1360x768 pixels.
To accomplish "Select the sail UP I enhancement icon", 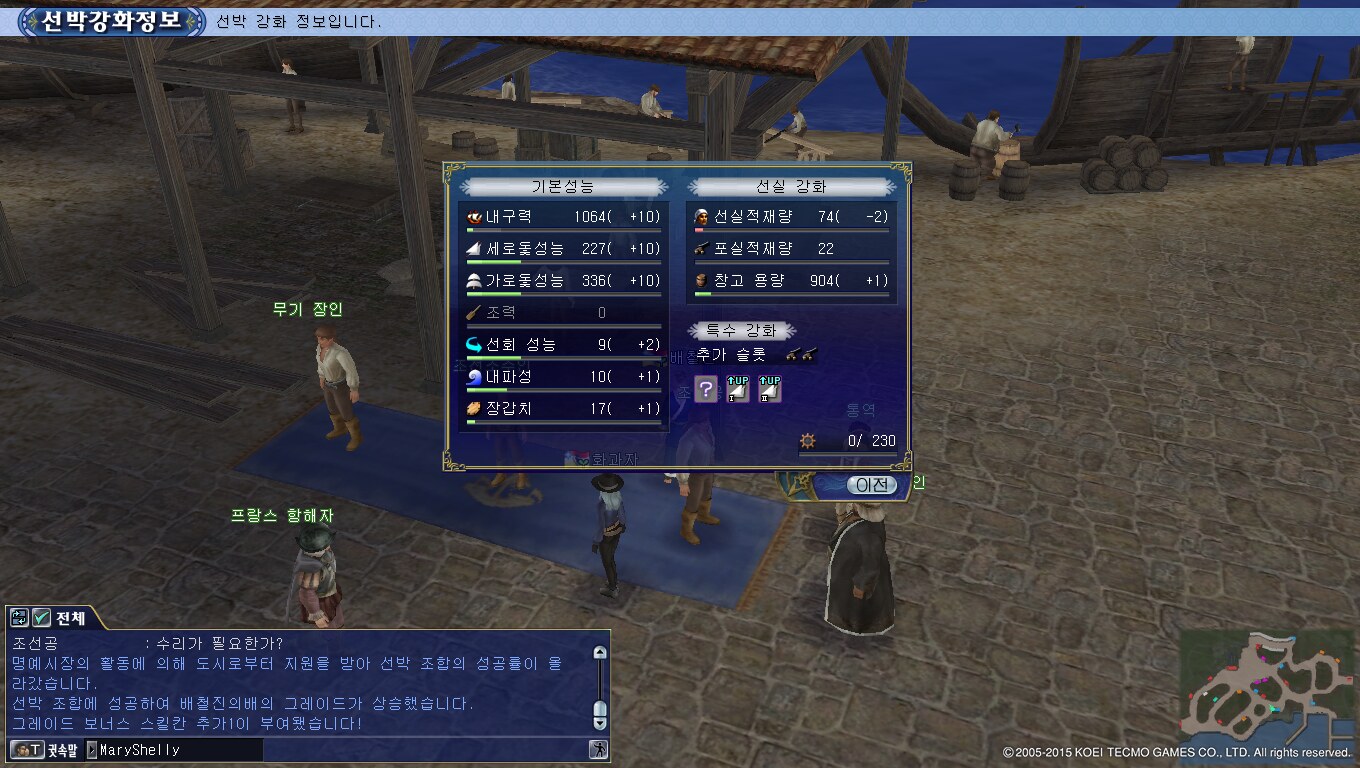I will [738, 390].
